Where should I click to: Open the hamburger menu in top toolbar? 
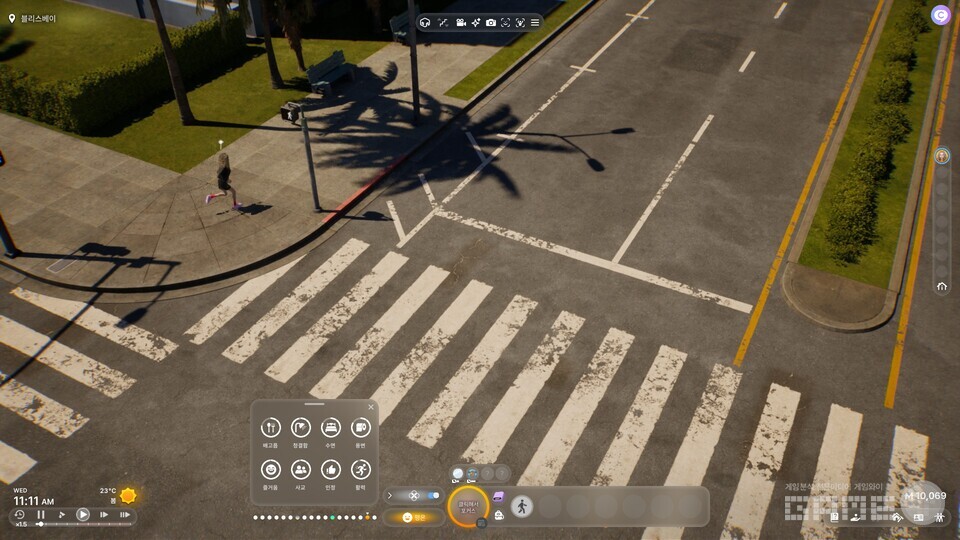535,22
